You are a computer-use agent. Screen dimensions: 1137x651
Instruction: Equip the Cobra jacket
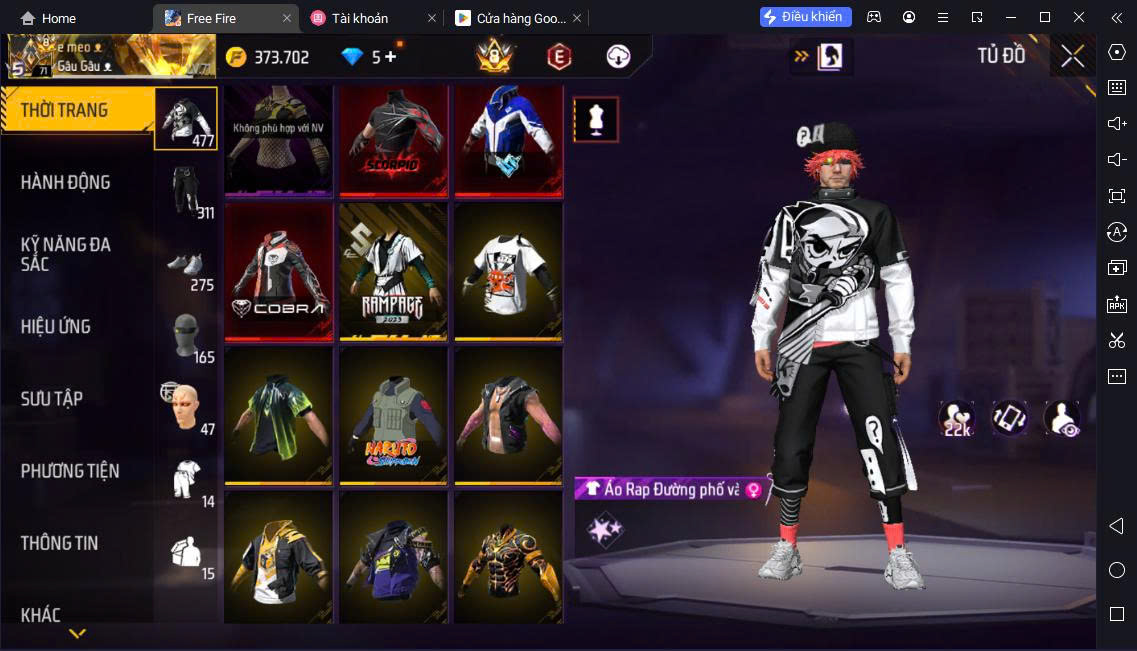(x=279, y=272)
